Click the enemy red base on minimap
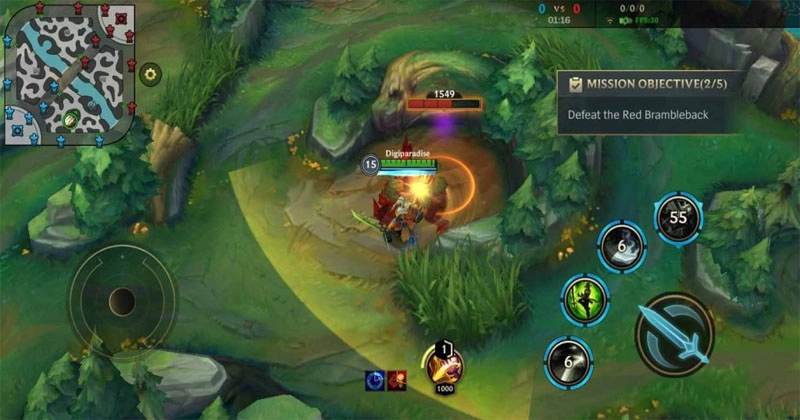 [122, 18]
